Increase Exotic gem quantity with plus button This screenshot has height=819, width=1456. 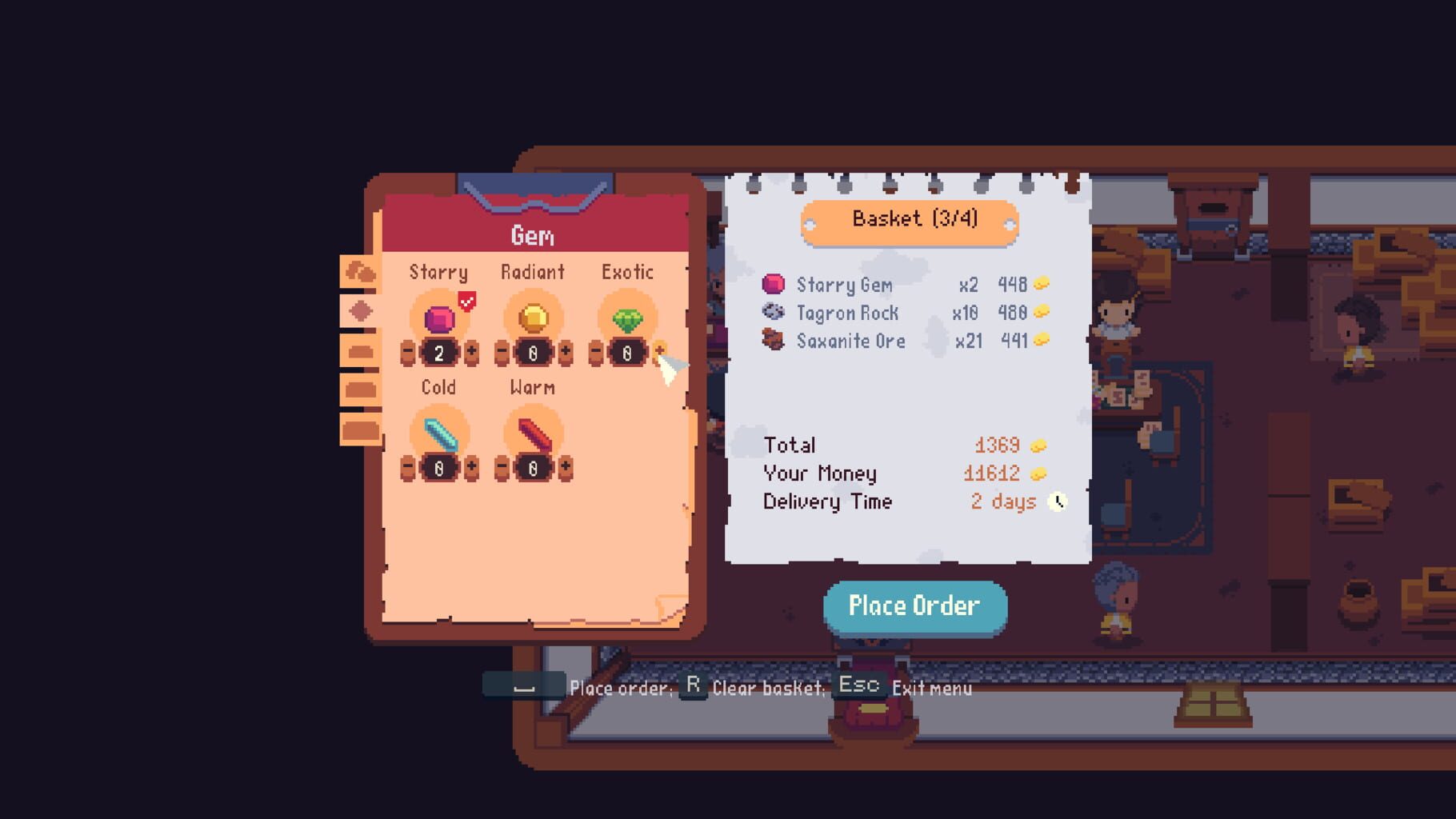(661, 352)
